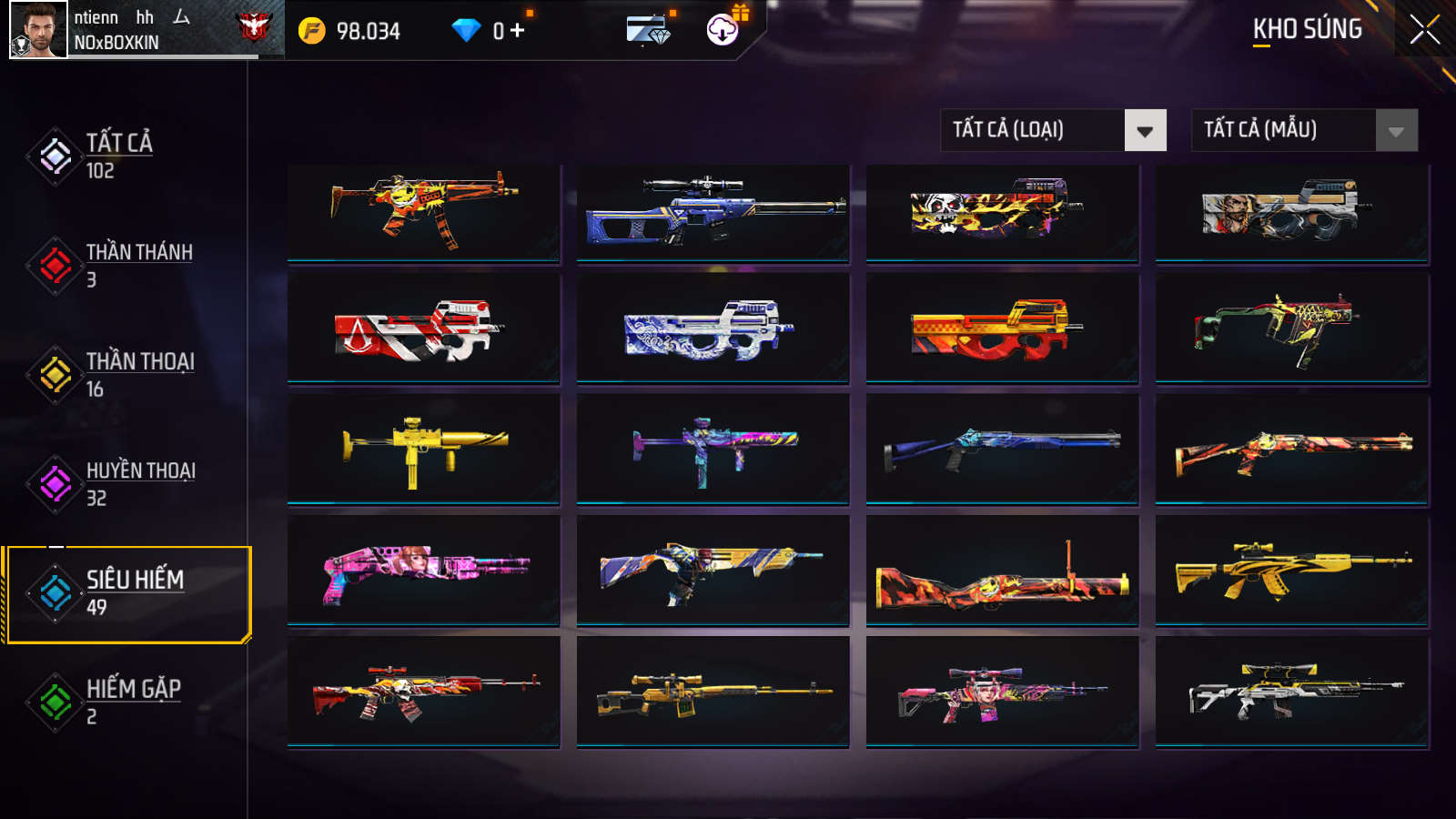Add diamonds with the plus button
The height and width of the screenshot is (819, 1456).
point(517,31)
